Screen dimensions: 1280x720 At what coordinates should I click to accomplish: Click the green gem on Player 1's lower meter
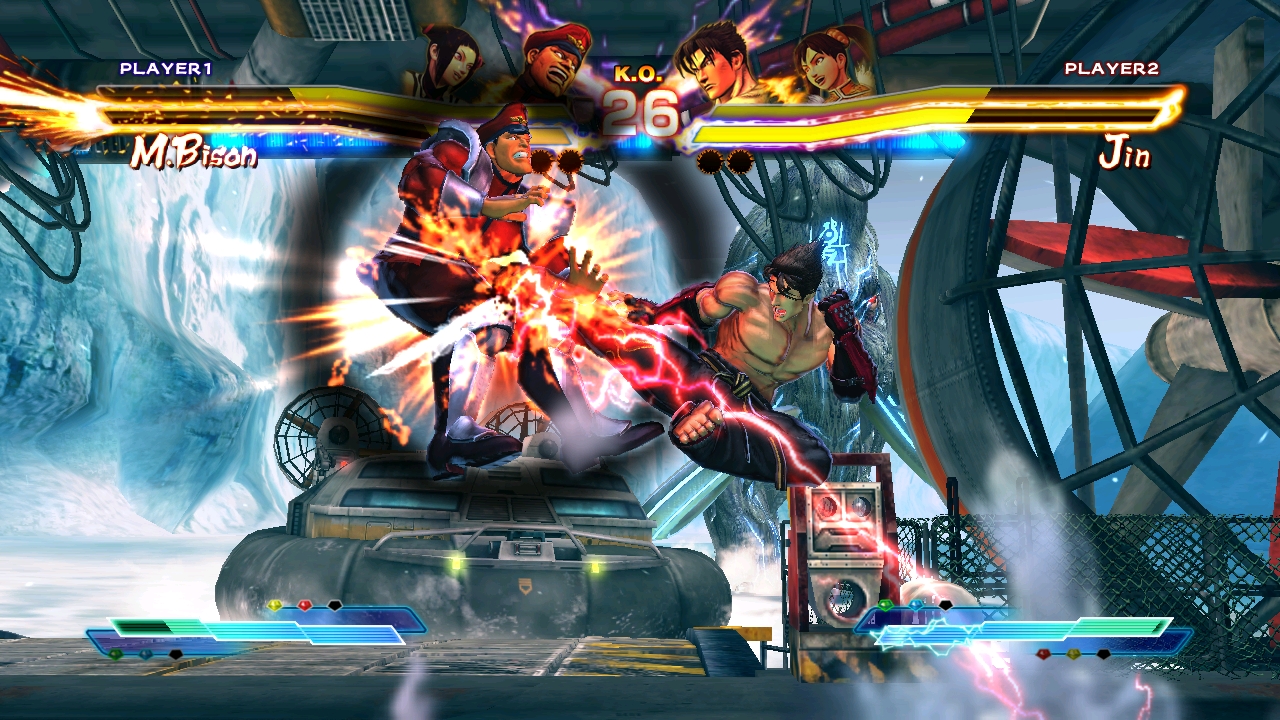115,654
